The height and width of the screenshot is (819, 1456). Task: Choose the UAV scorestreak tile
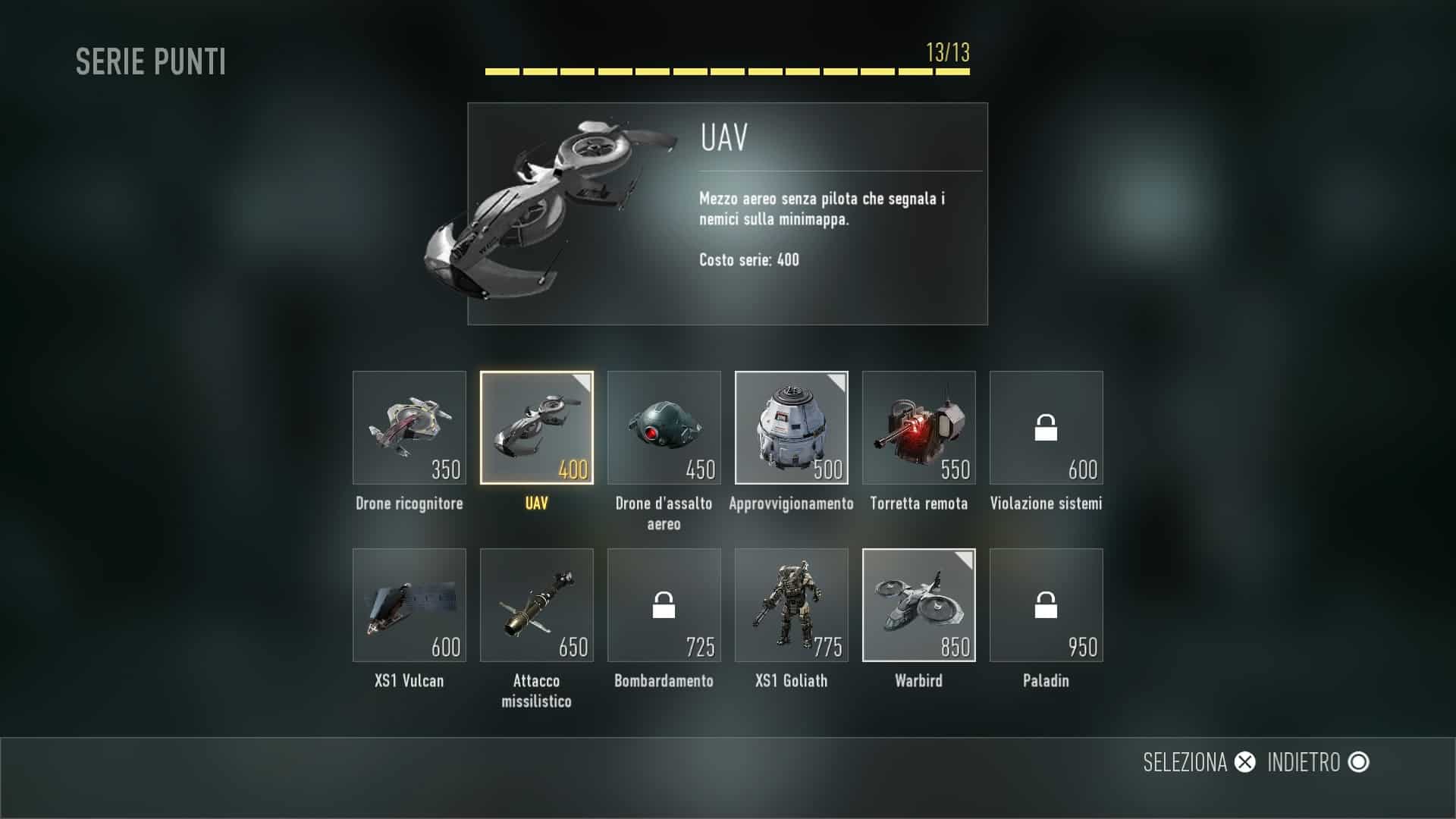pos(537,428)
